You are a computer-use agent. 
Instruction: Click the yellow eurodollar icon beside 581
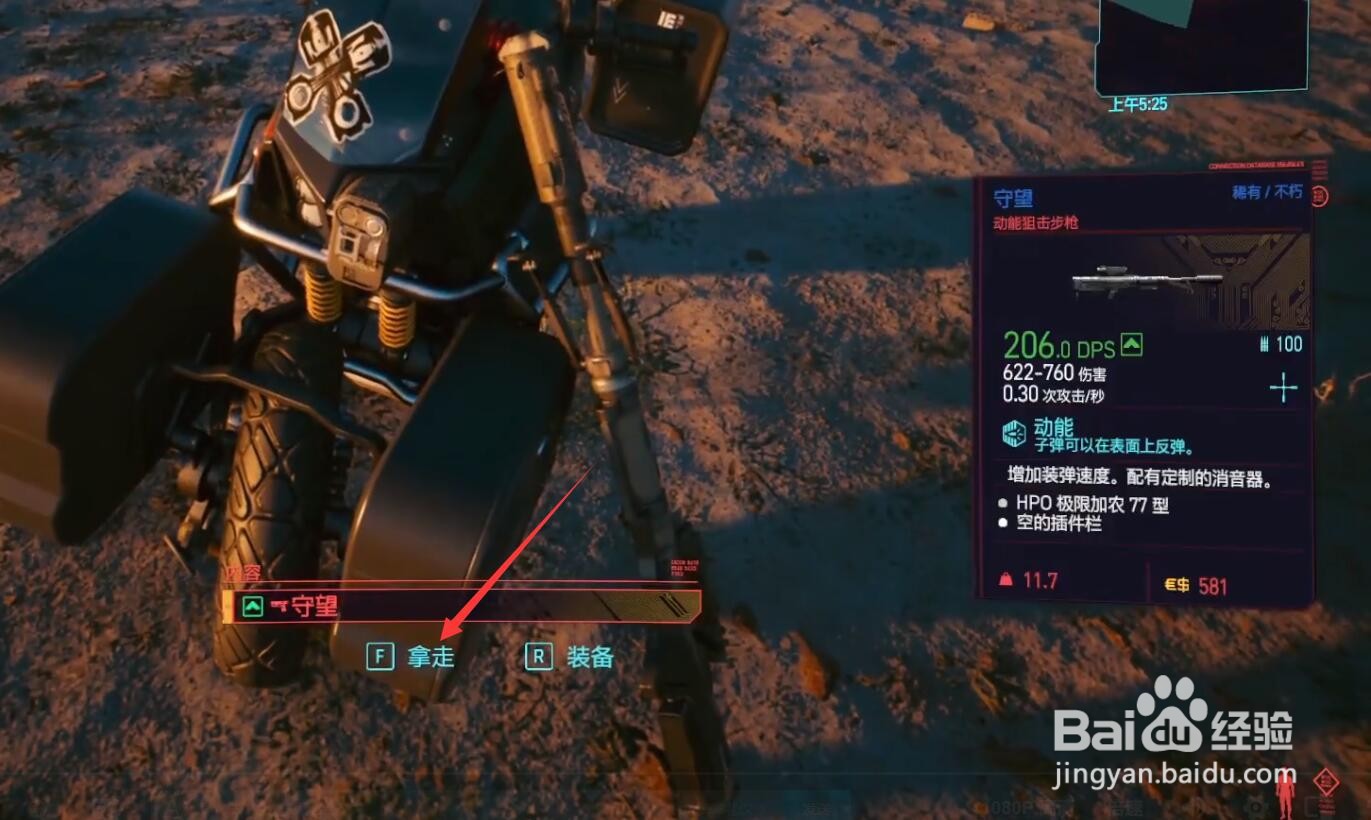click(x=1177, y=585)
